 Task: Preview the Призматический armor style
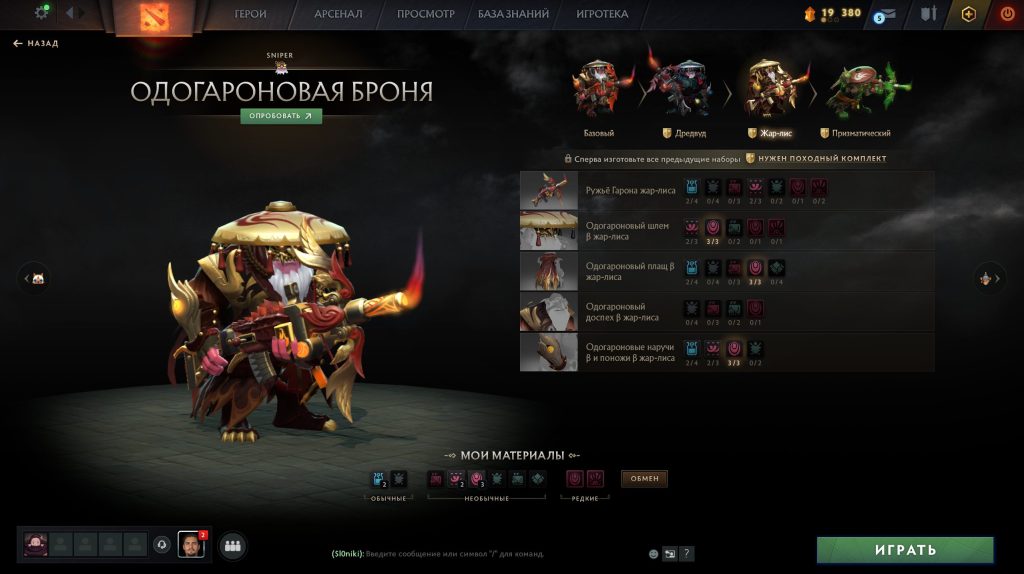[x=856, y=90]
